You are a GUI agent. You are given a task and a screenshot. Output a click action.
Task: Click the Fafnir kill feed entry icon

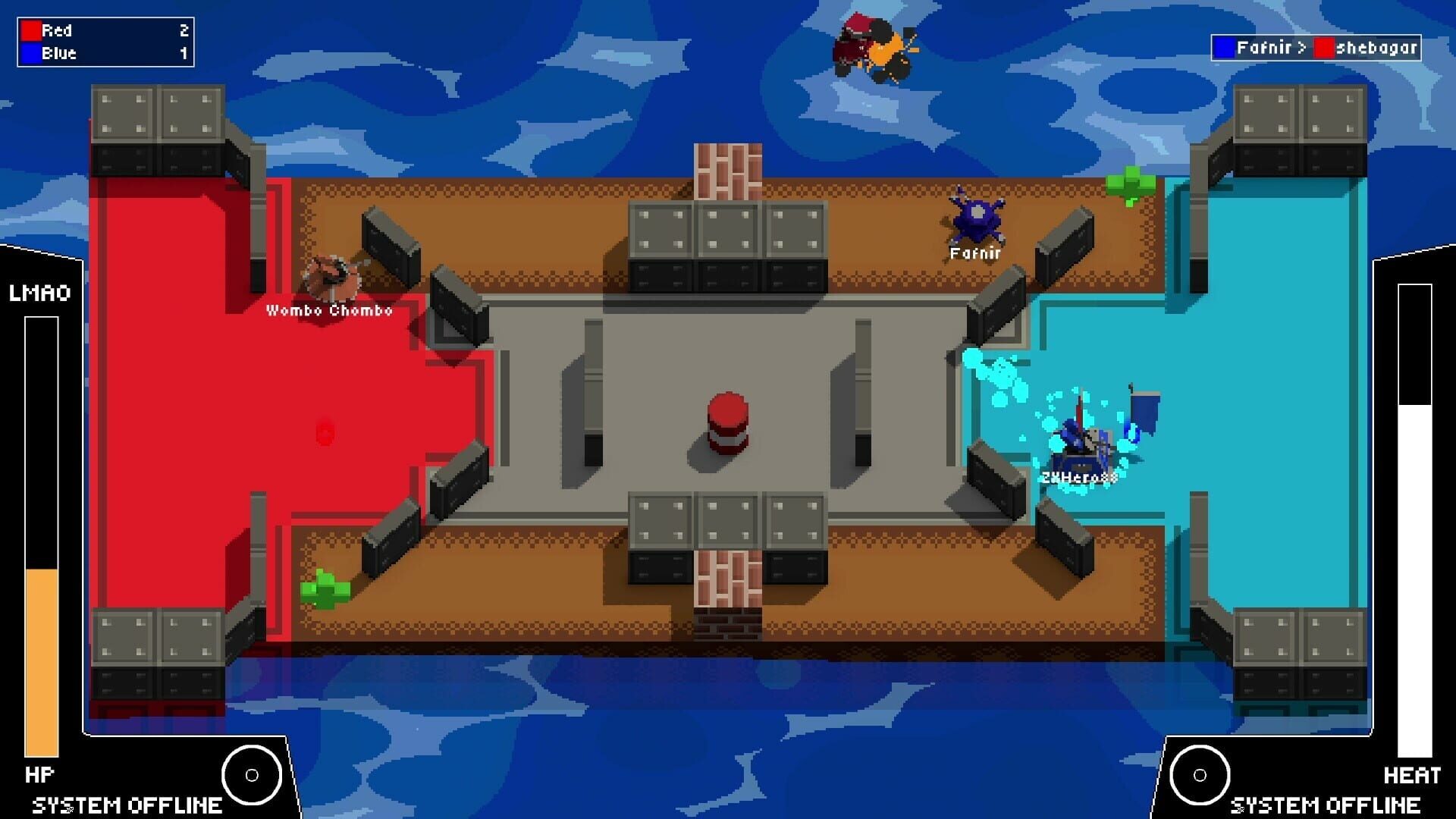(x=1226, y=49)
